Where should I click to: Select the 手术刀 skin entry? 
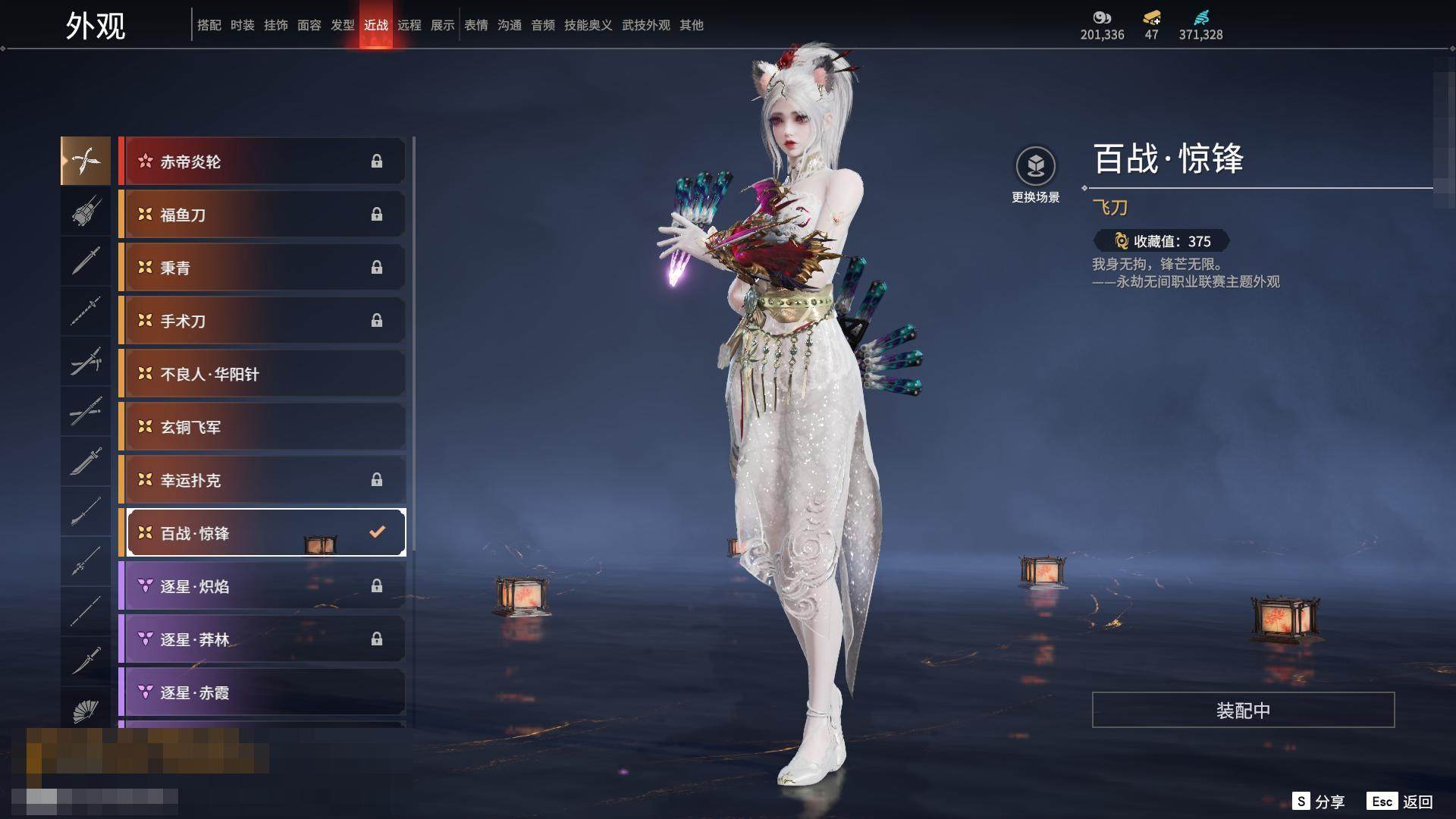(x=262, y=321)
